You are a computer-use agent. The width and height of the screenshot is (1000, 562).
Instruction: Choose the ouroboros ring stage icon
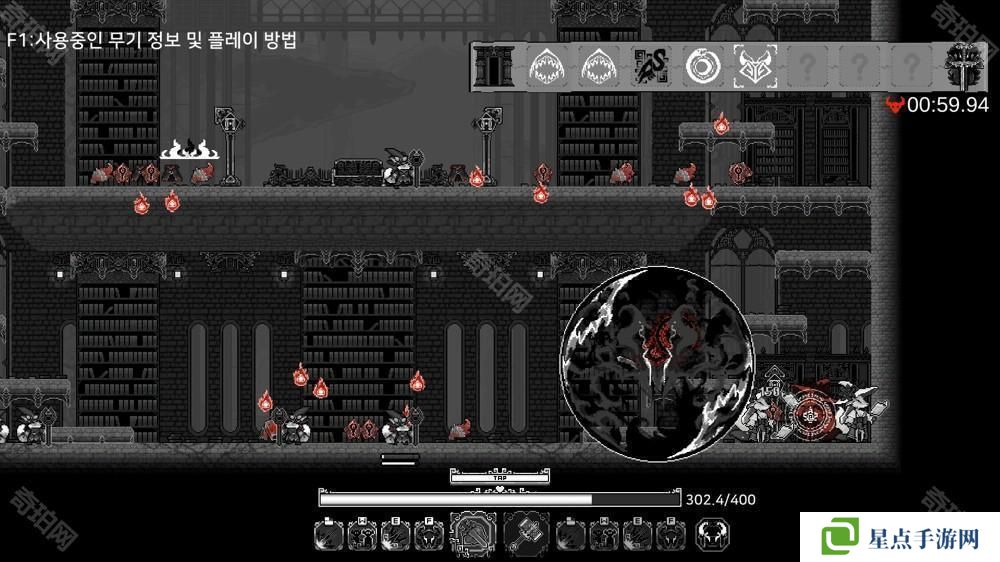702,67
